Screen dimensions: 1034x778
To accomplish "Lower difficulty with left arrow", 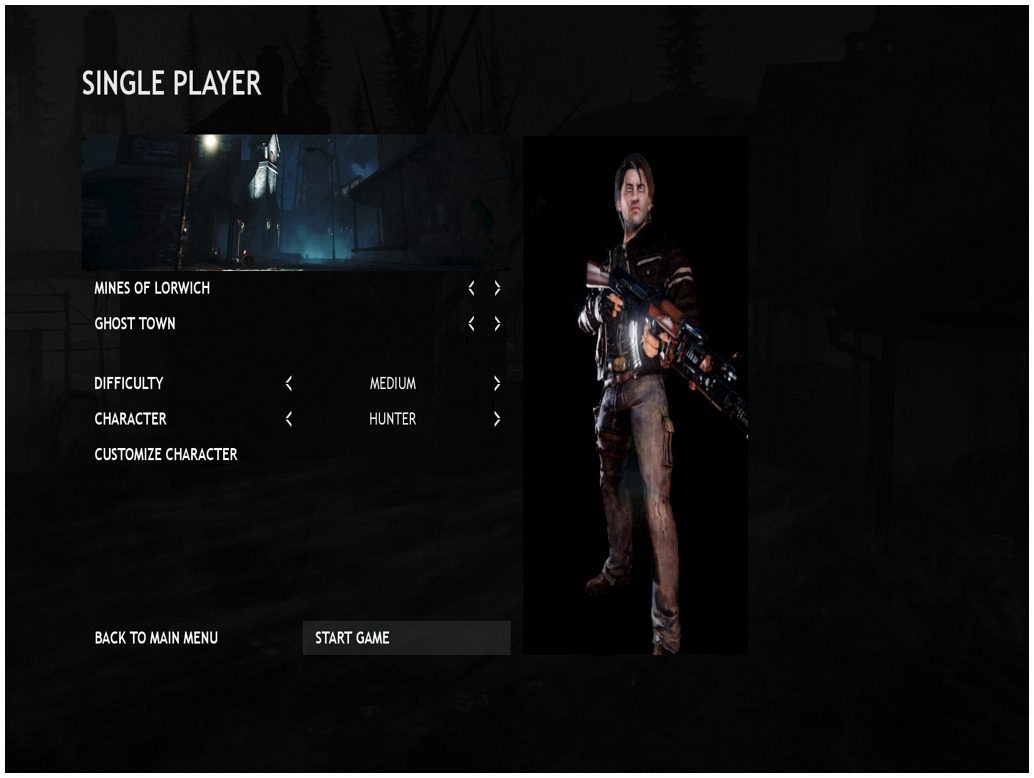I will coord(288,383).
